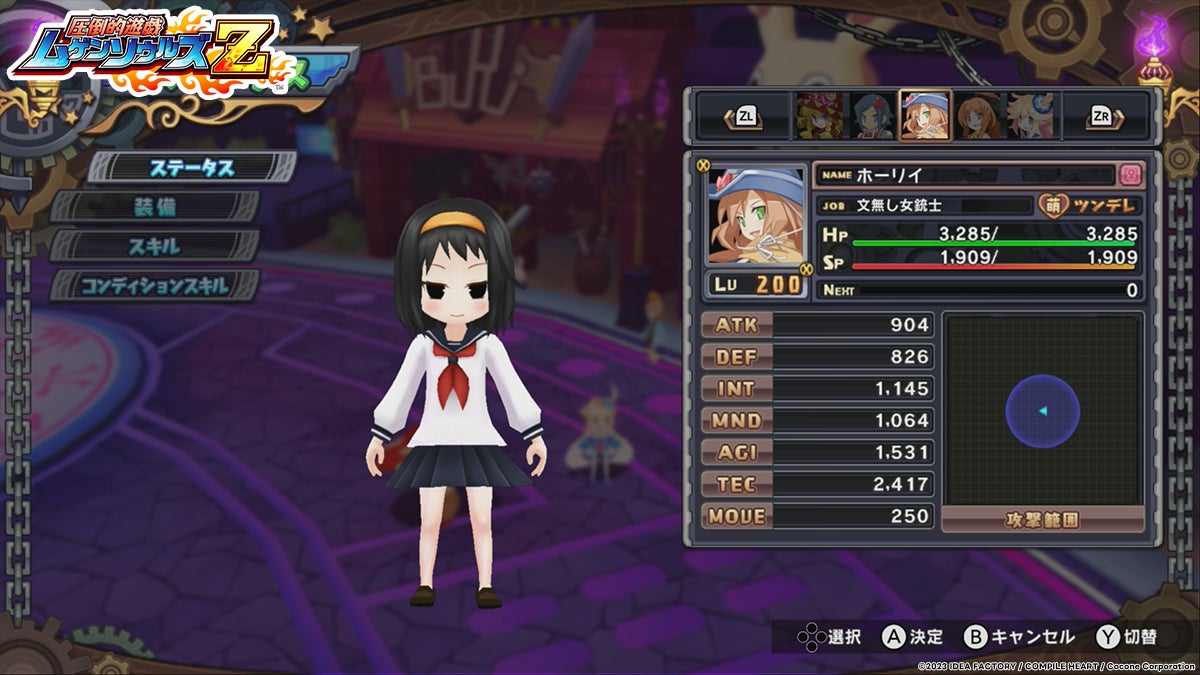
Task: Choose the orange-haired blue-eyed character portrait
Action: point(979,116)
